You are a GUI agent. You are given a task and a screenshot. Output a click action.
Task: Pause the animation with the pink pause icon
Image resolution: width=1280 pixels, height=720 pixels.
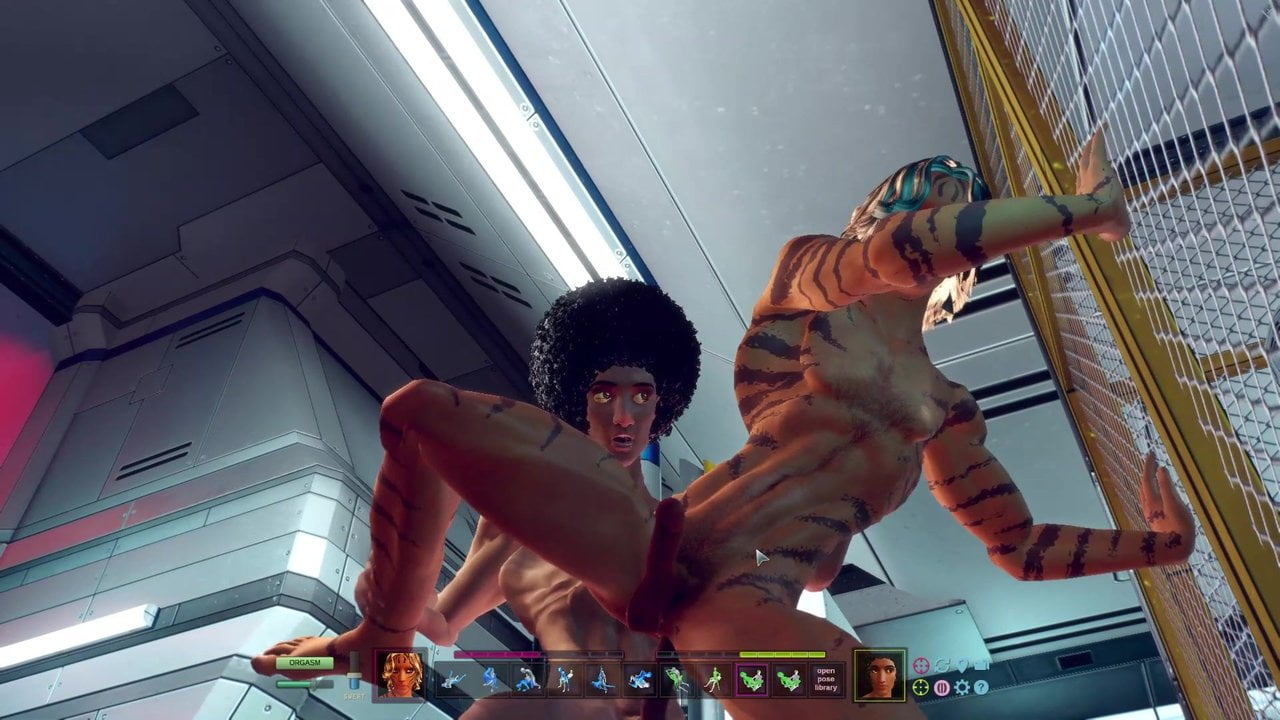941,687
